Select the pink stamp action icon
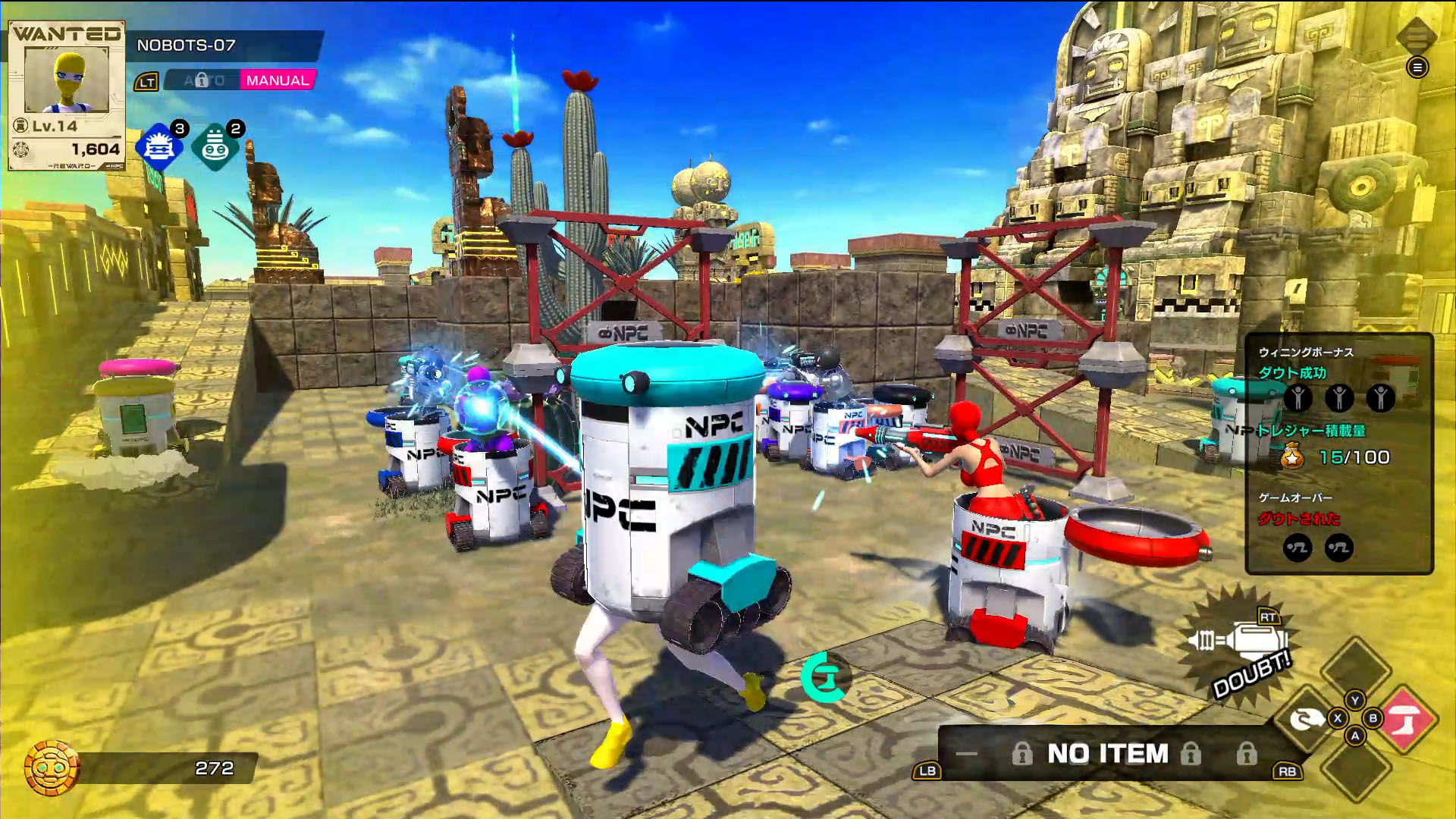The width and height of the screenshot is (1456, 819). click(x=1407, y=719)
